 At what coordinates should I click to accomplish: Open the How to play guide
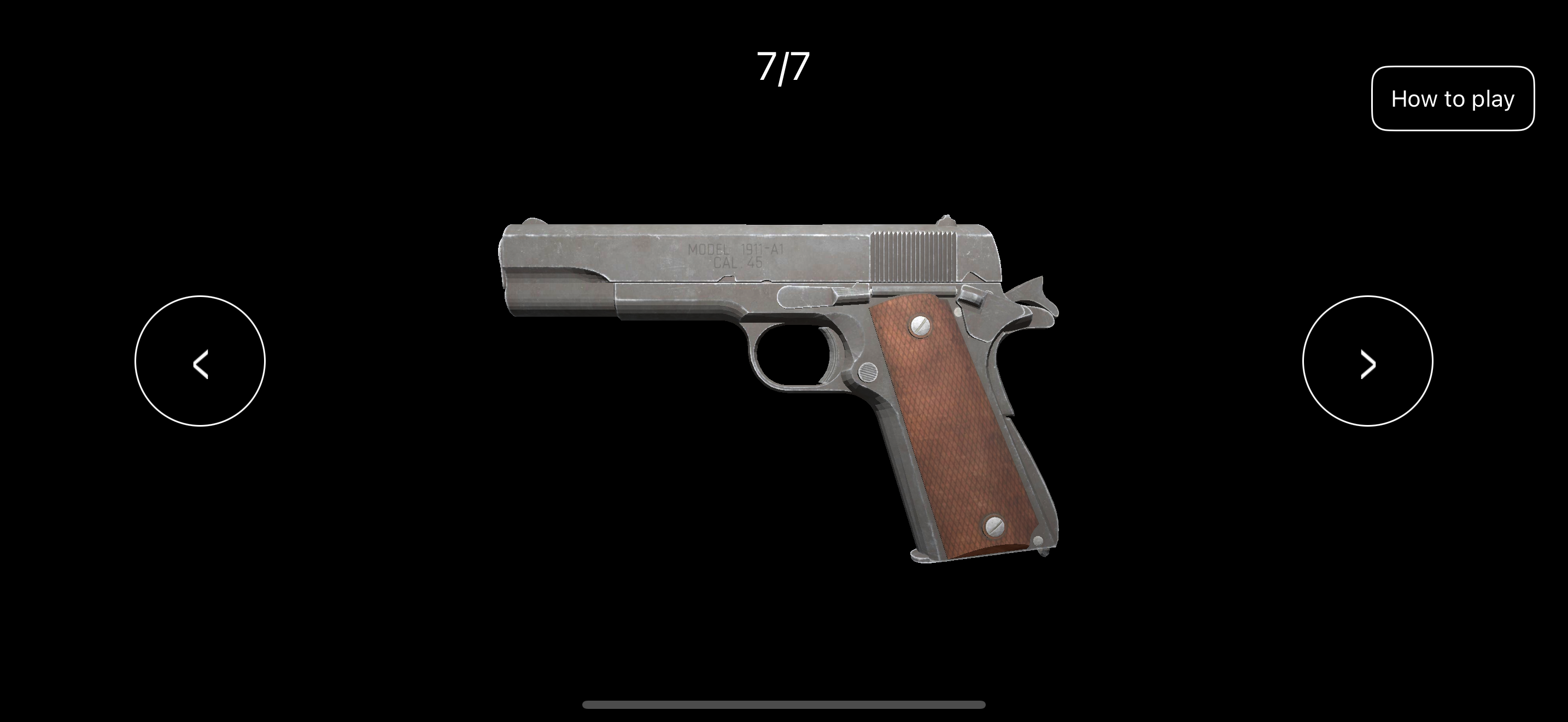[1454, 97]
